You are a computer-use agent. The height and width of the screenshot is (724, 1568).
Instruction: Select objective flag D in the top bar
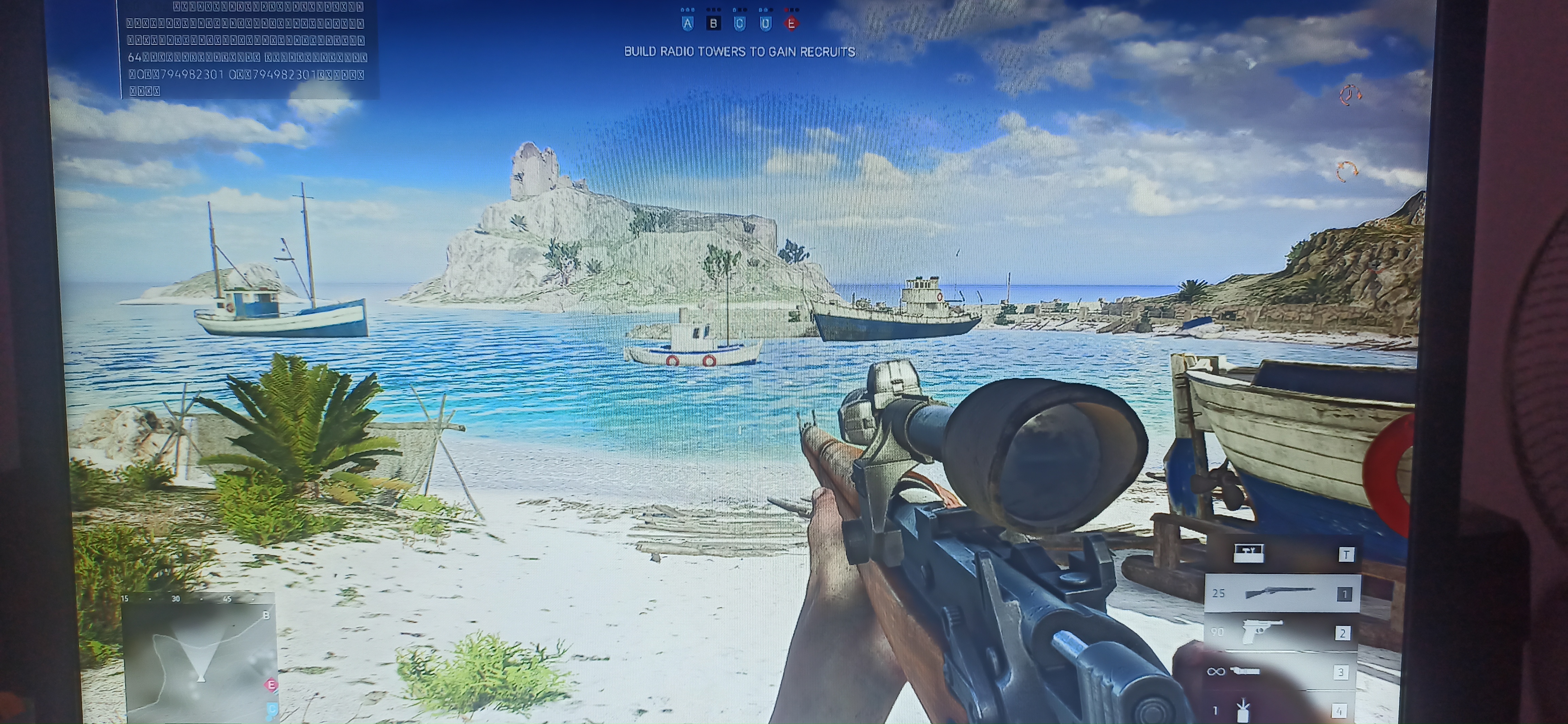click(x=766, y=24)
